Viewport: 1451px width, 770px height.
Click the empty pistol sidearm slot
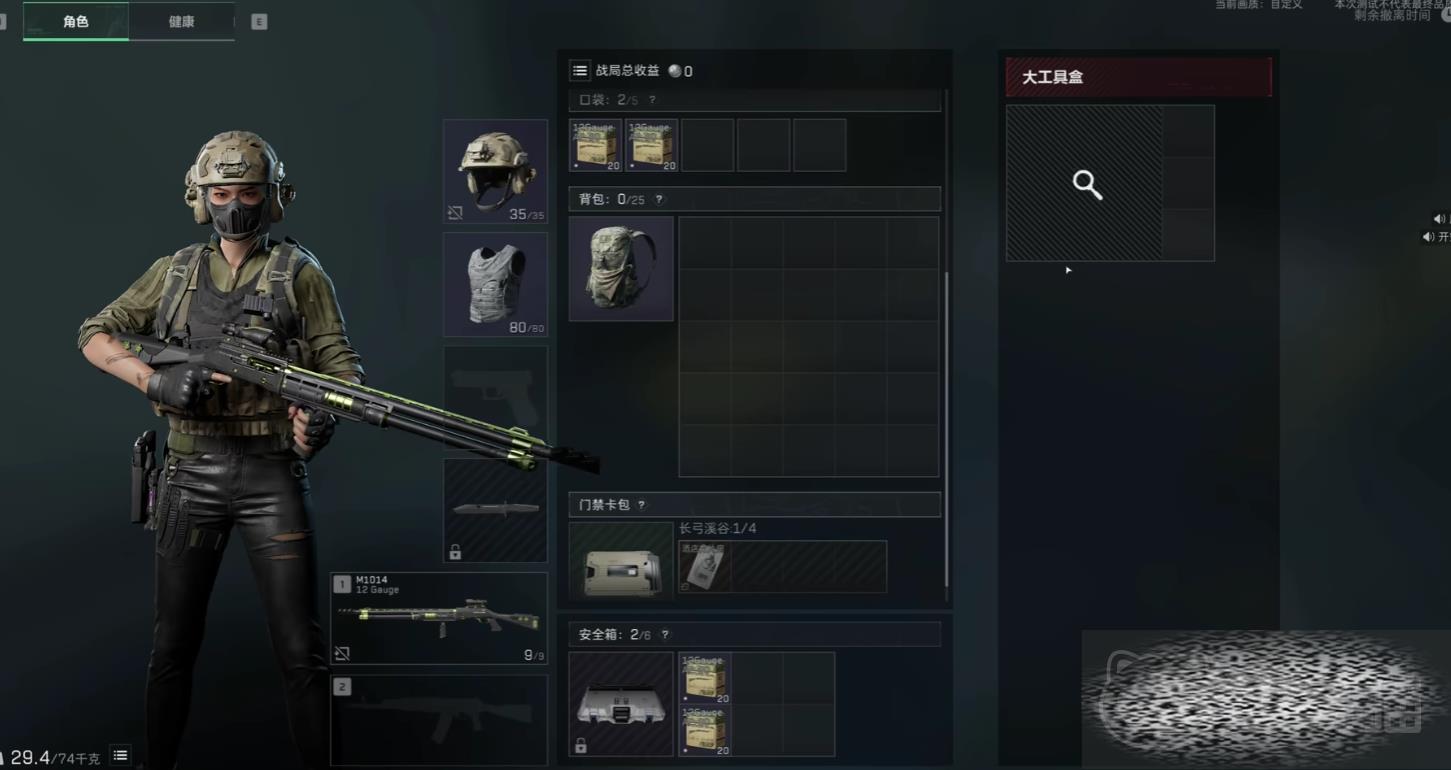(x=495, y=396)
